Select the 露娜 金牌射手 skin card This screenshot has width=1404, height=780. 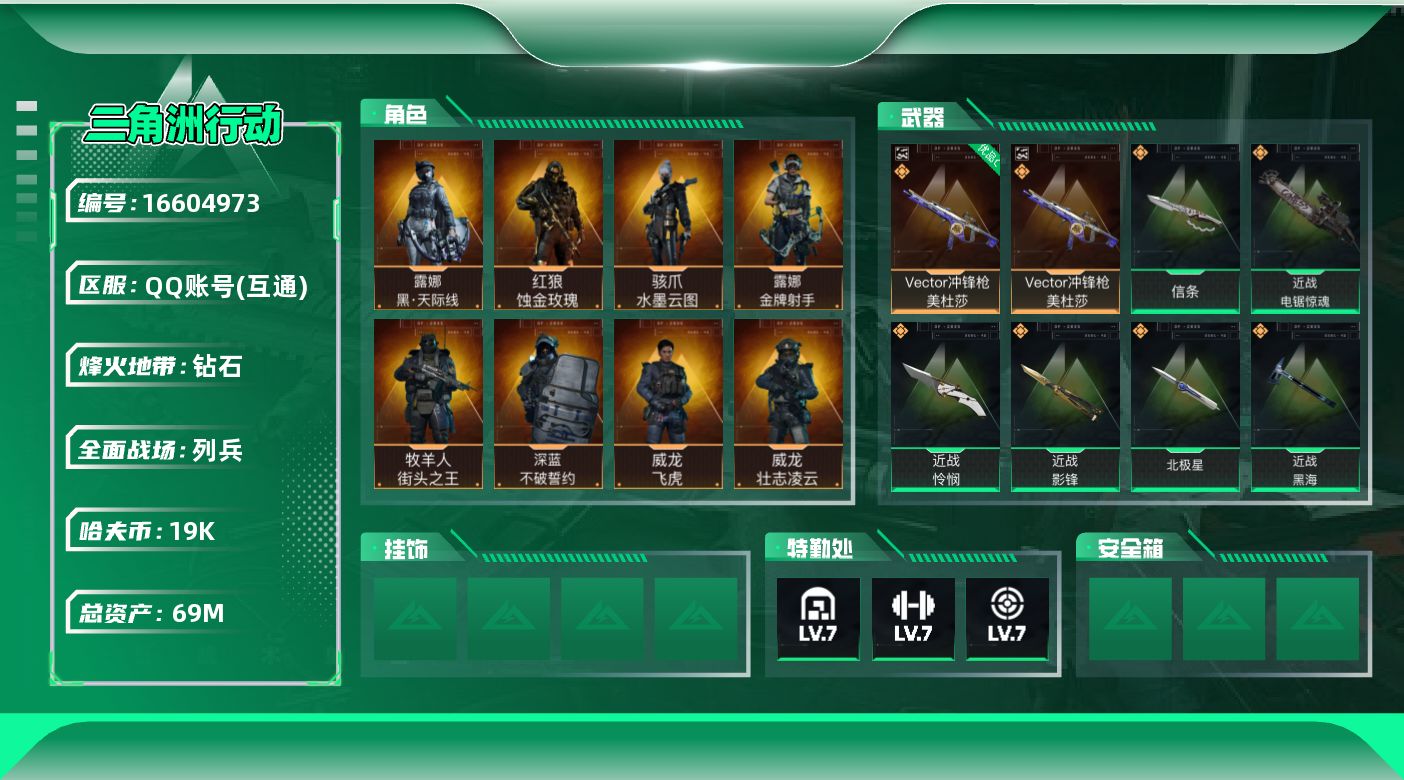click(788, 225)
